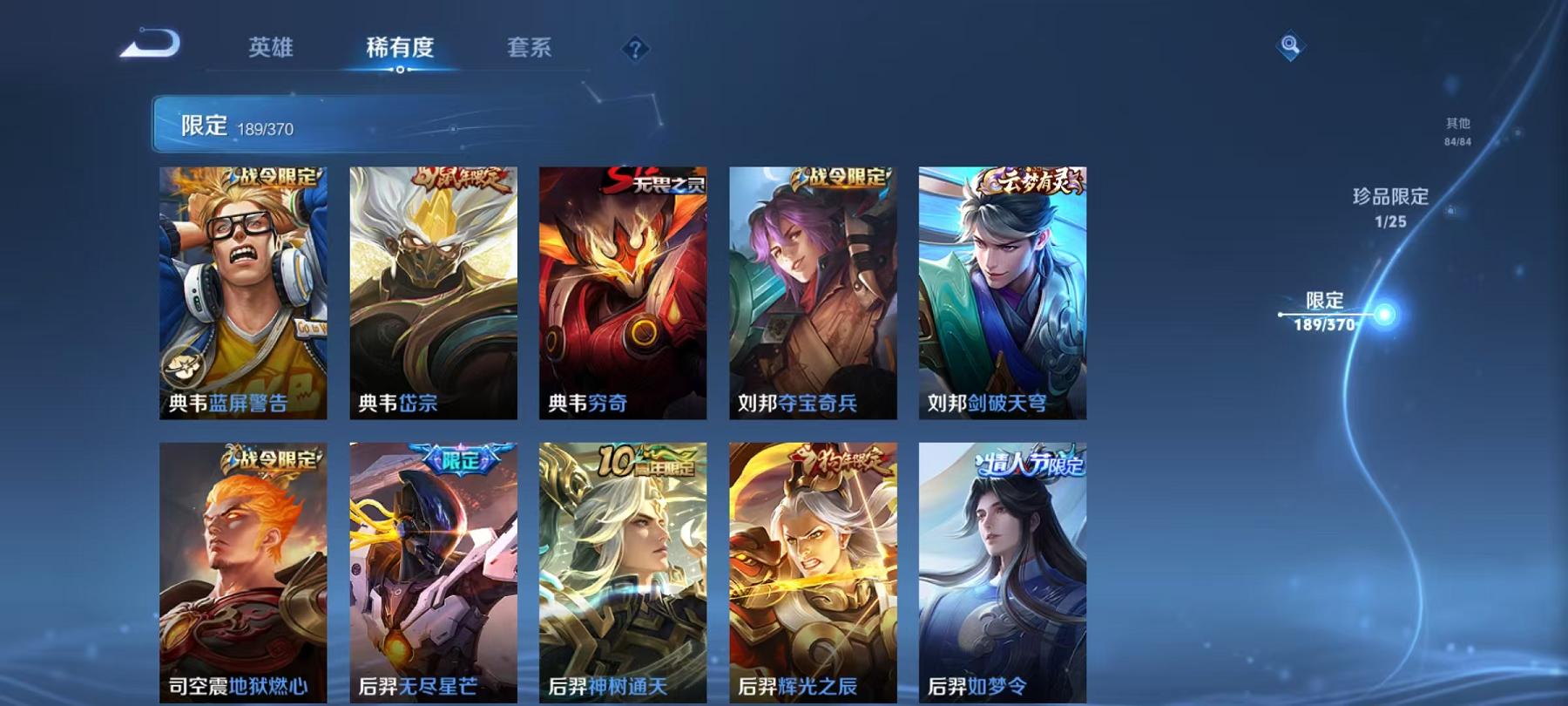This screenshot has height=706, width=1568.
Task: Open the help question-mark icon beside the tabs
Action: point(635,48)
